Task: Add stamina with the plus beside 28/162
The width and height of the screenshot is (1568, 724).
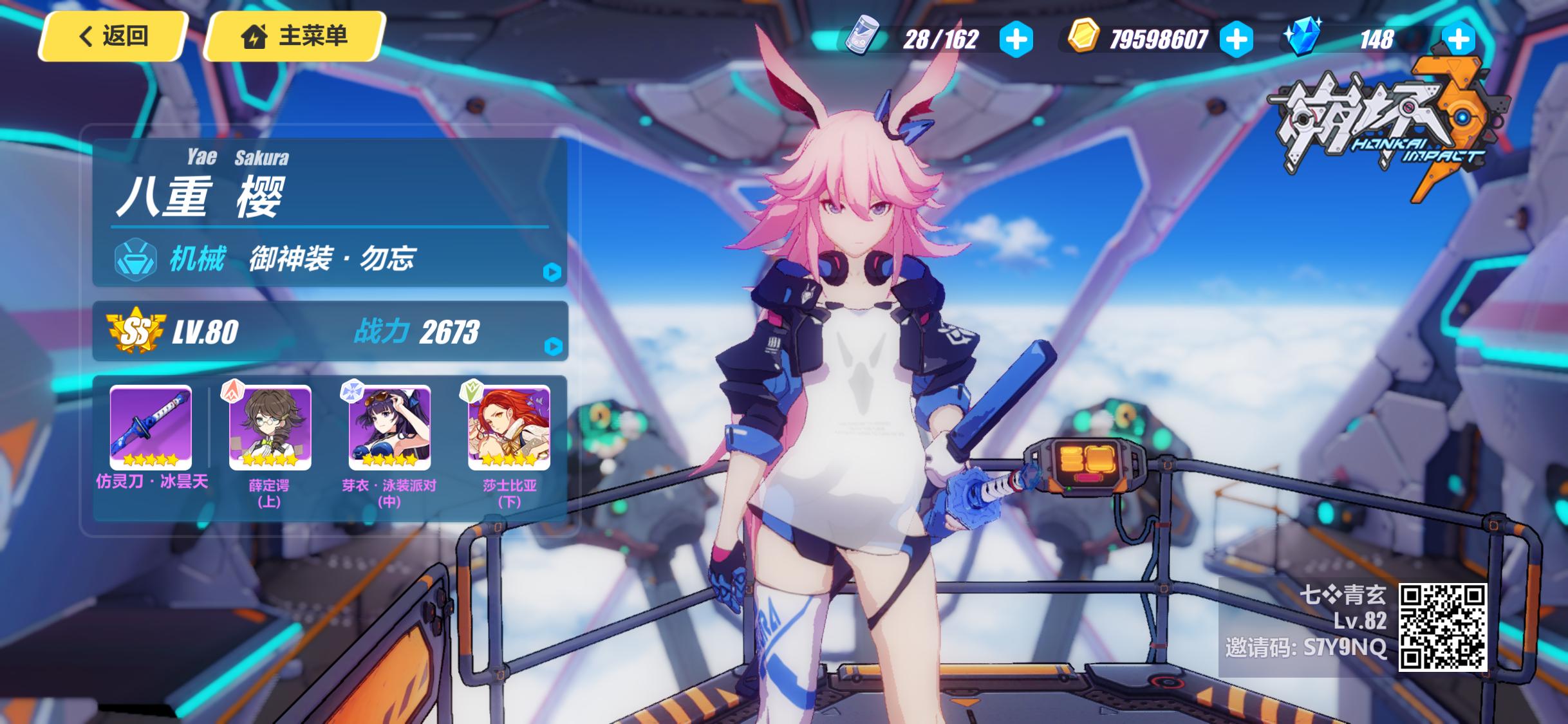Action: [1016, 40]
